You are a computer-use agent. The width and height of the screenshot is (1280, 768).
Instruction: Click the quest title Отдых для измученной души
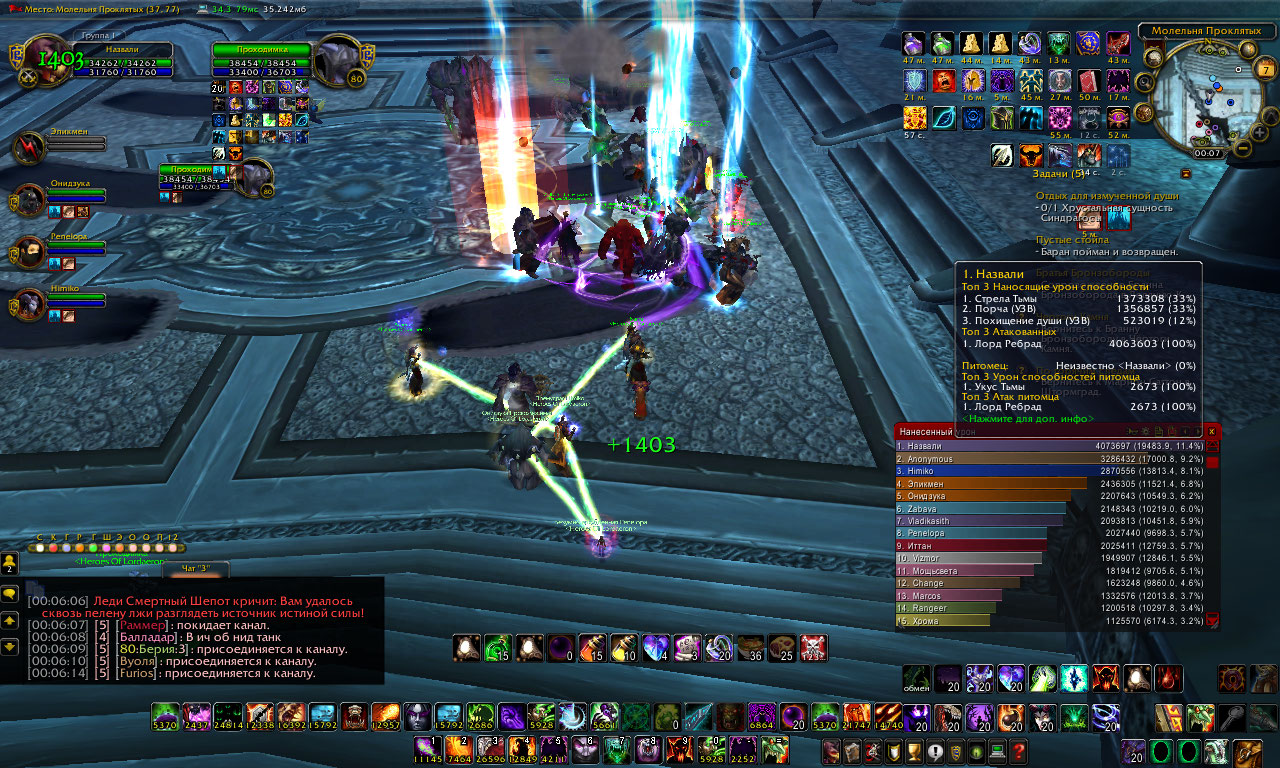pyautogui.click(x=1106, y=196)
